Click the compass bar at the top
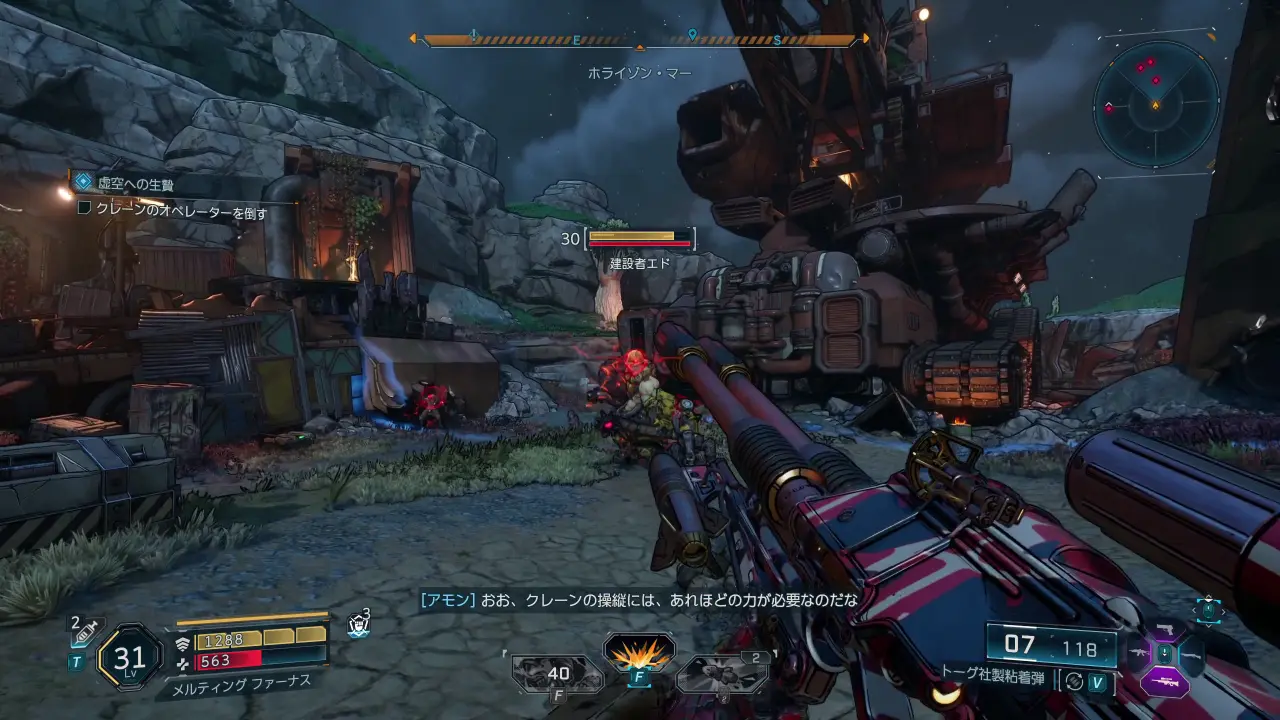The height and width of the screenshot is (720, 1280). click(640, 40)
